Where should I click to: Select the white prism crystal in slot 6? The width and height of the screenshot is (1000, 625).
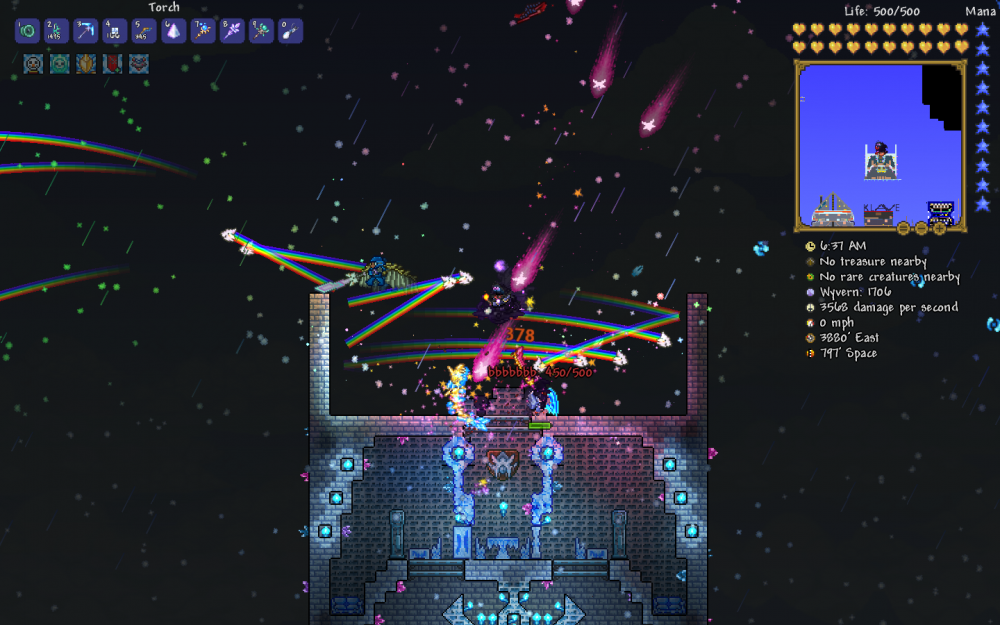[174, 31]
